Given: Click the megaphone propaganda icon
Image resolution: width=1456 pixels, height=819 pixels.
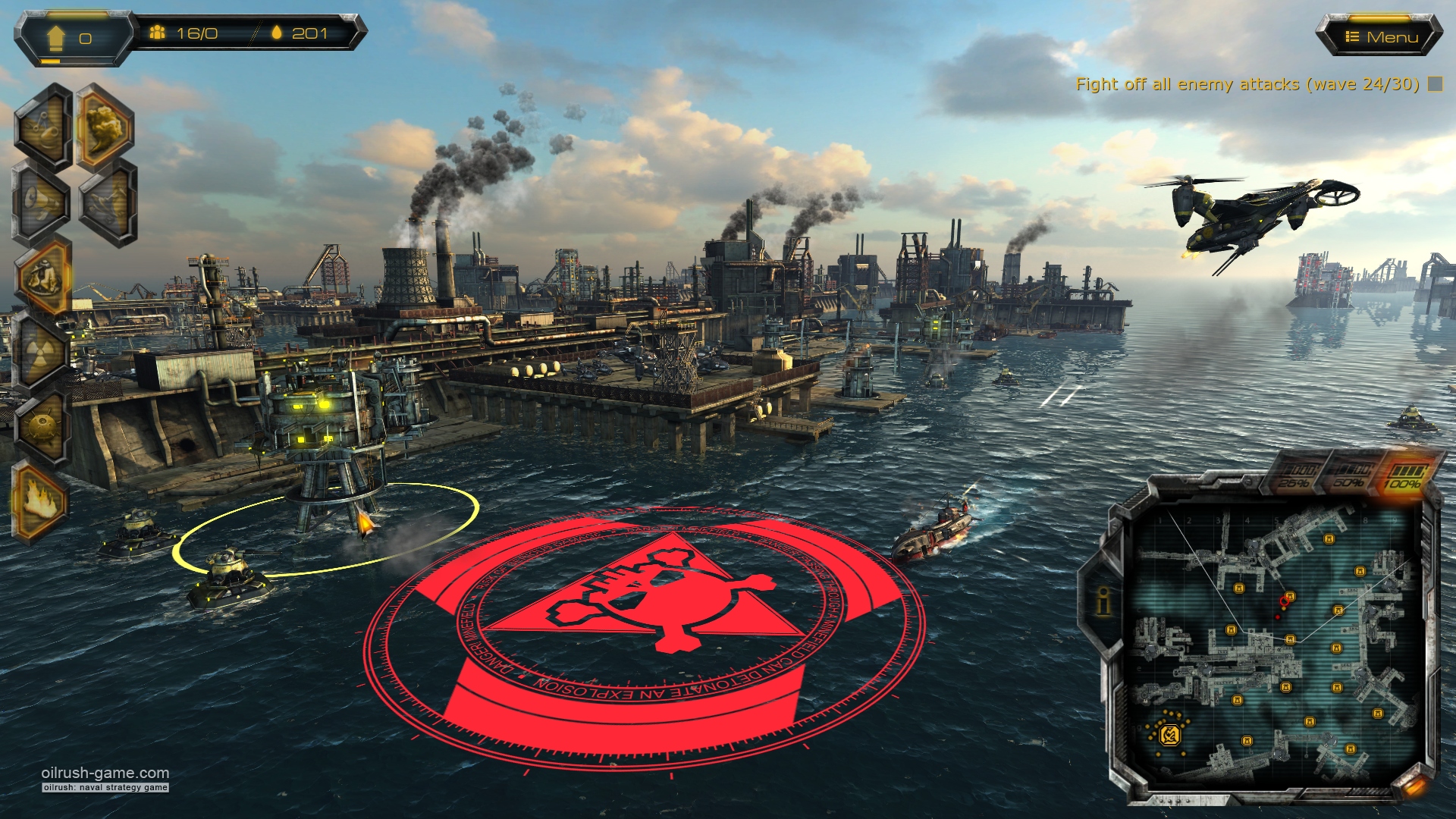Looking at the screenshot, I should pos(42,201).
